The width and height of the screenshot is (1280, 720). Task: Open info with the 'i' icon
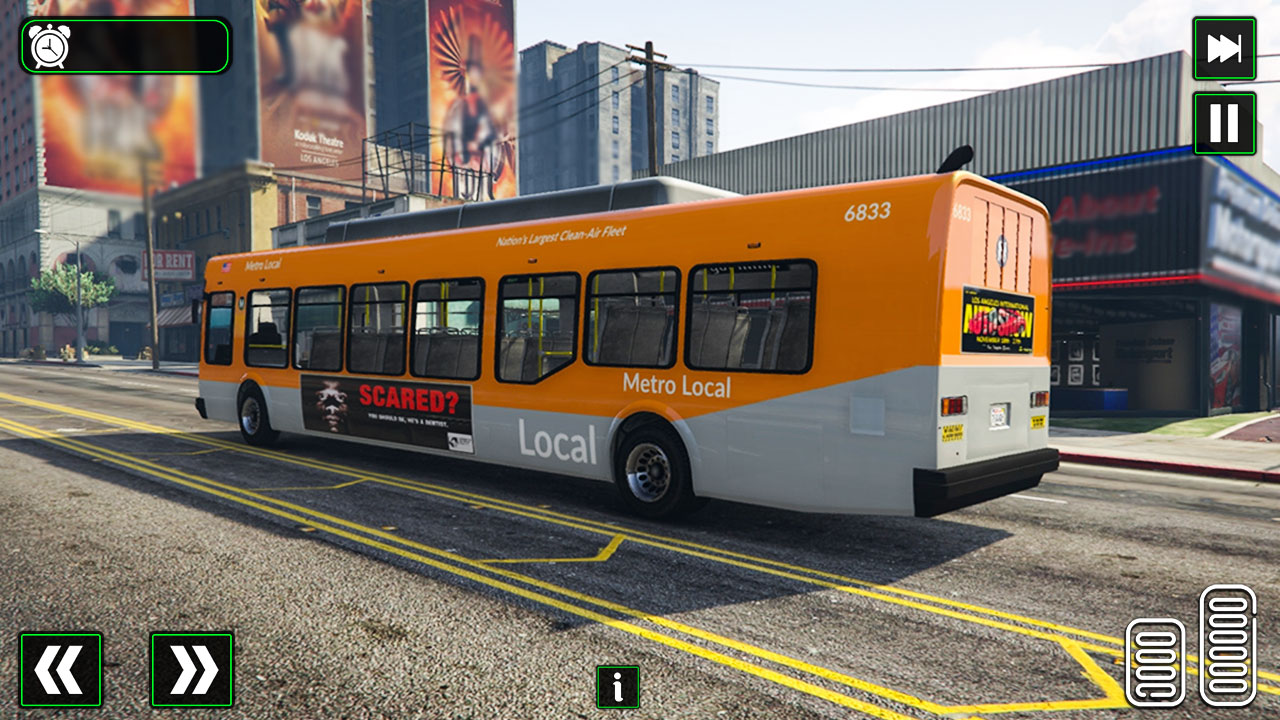pos(617,688)
